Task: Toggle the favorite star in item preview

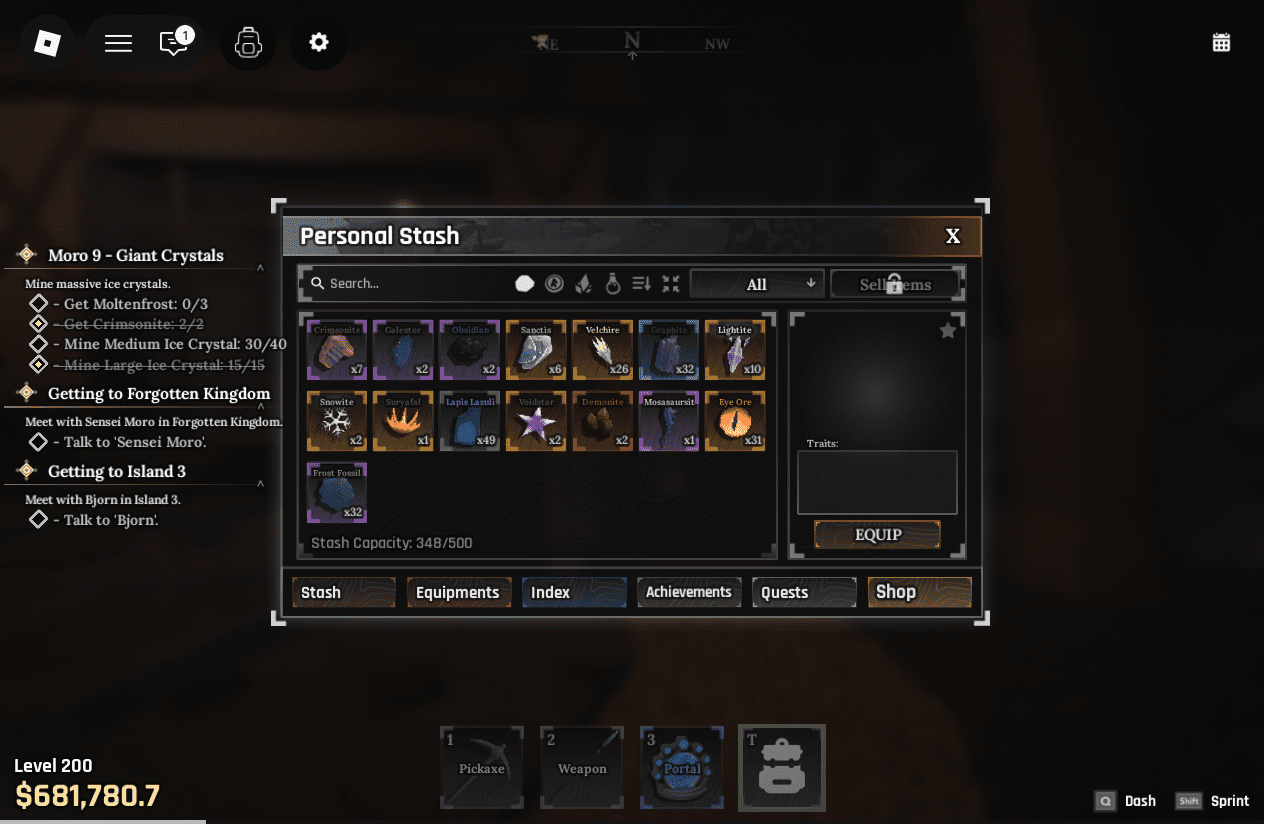Action: point(948,331)
